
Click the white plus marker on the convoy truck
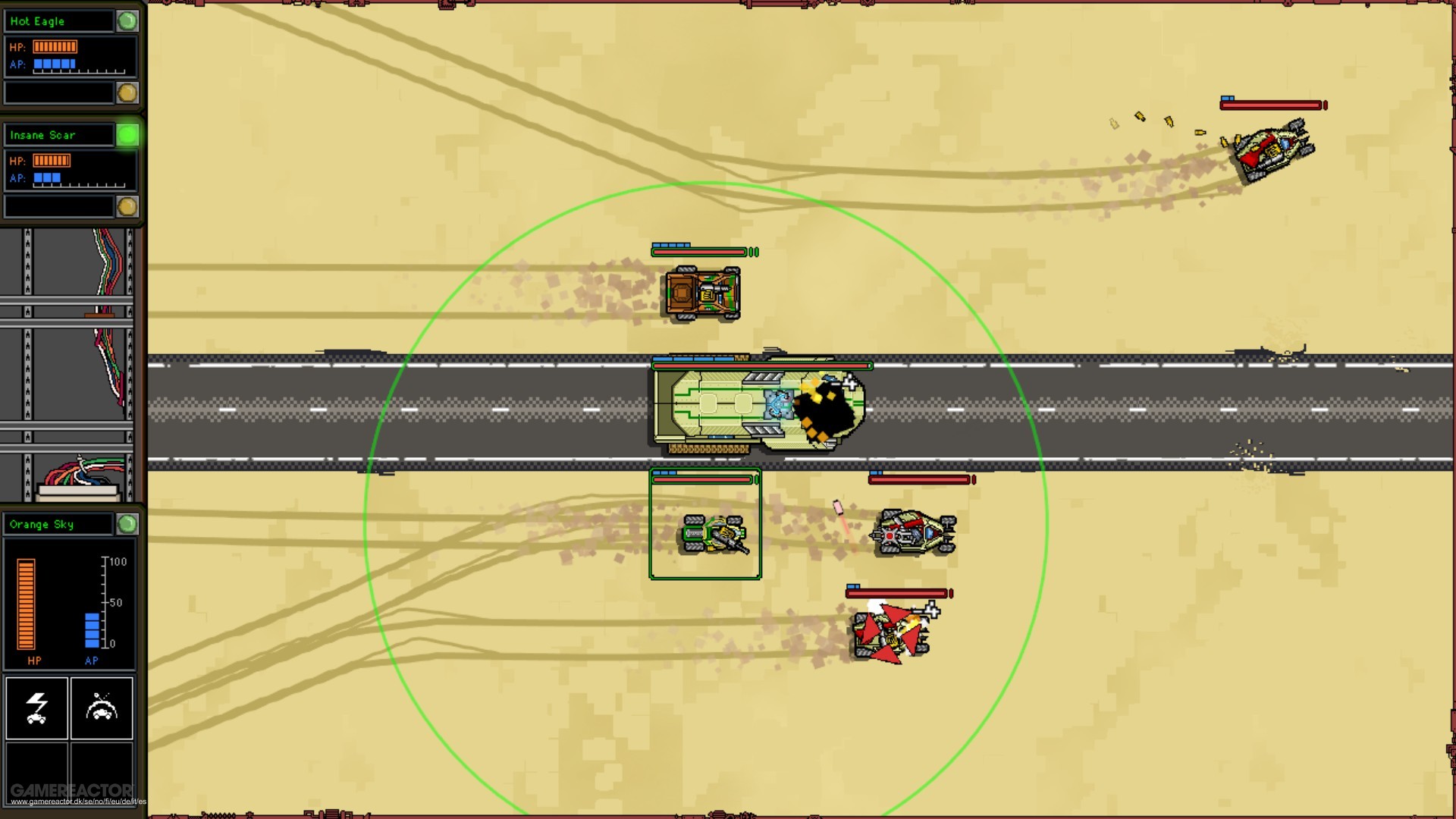pyautogui.click(x=851, y=384)
